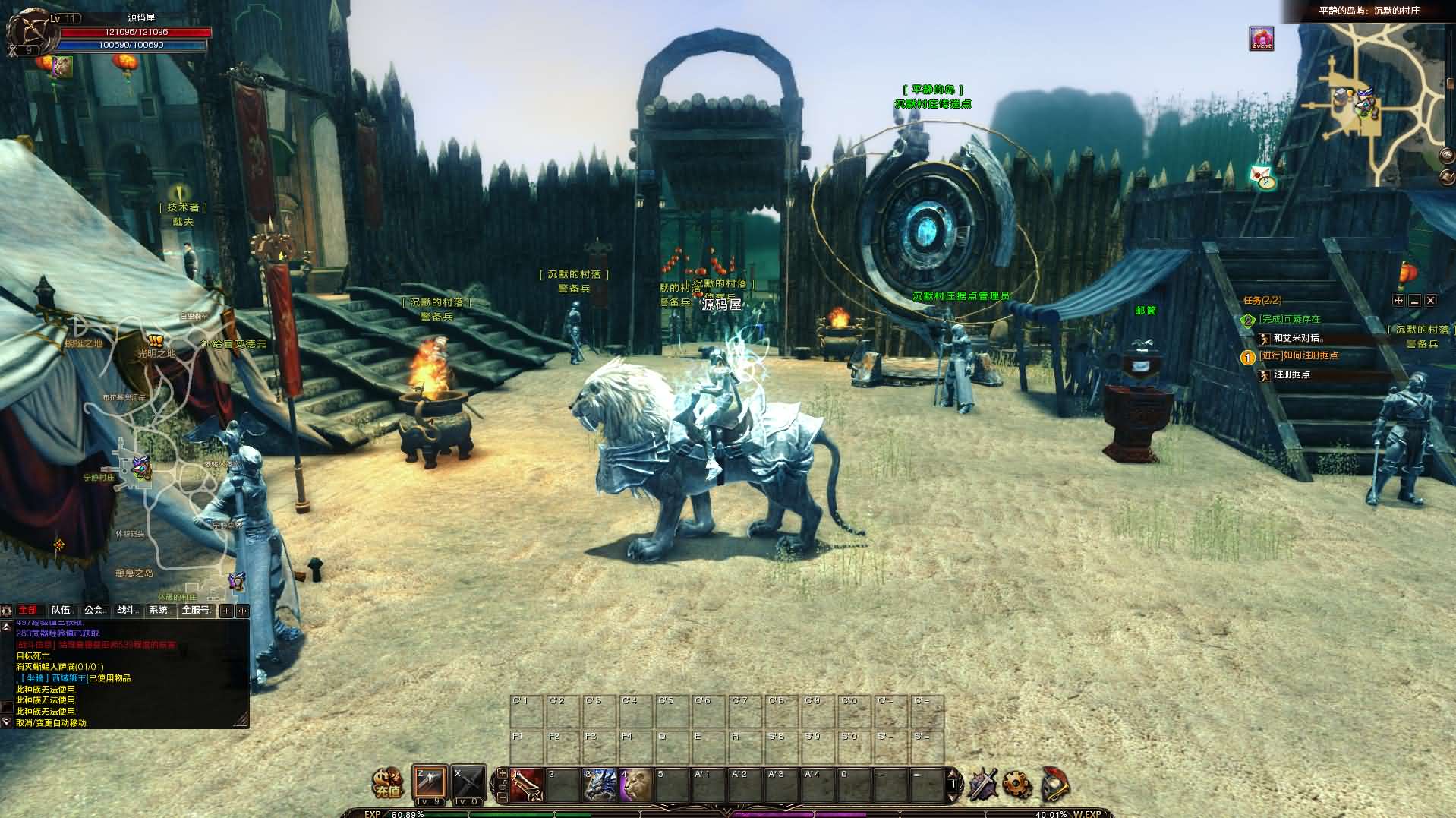This screenshot has width=1456, height=818.
Task: Open the Event icon
Action: [1262, 39]
